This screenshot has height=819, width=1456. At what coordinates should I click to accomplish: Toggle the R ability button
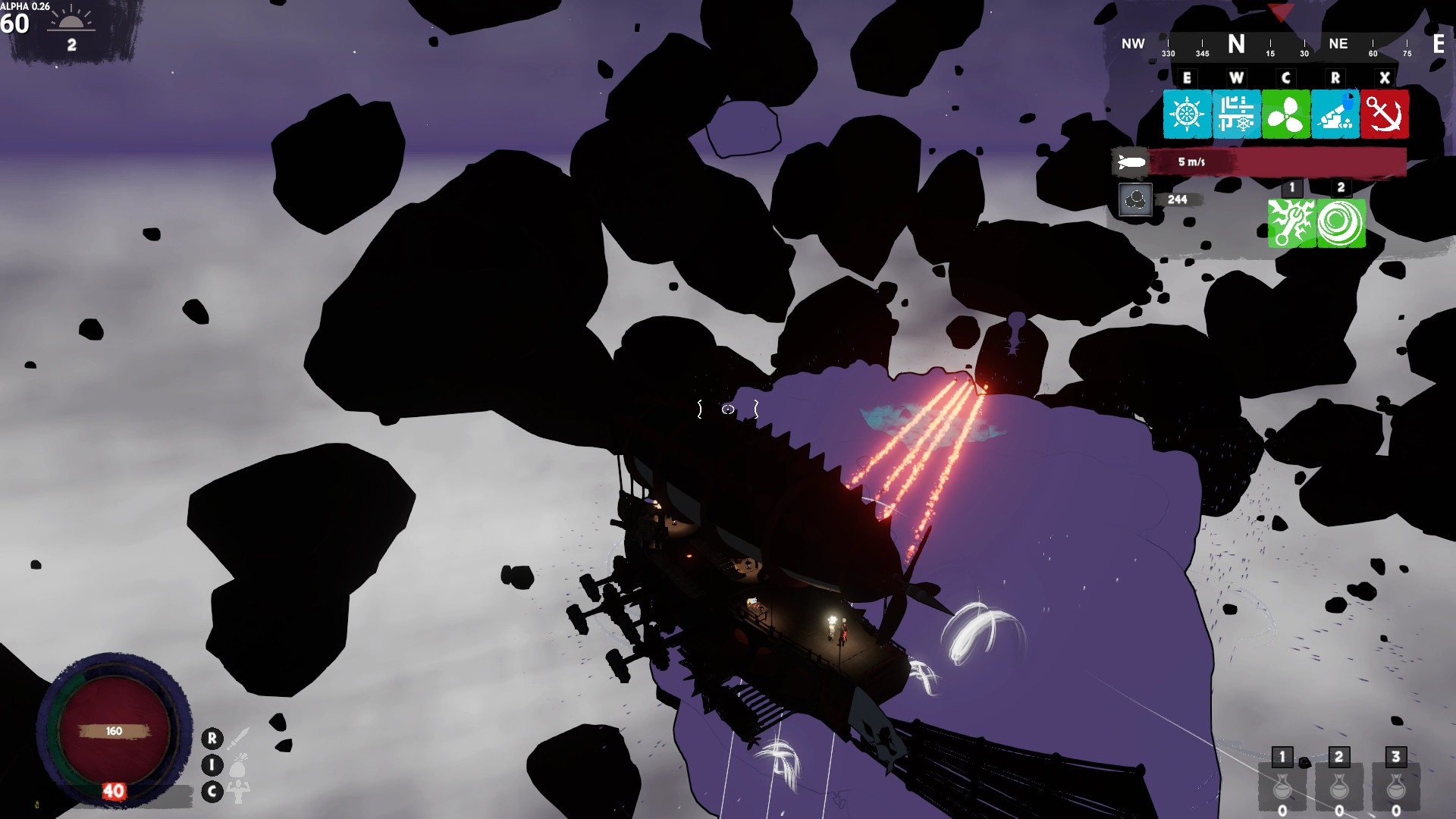pyautogui.click(x=211, y=739)
